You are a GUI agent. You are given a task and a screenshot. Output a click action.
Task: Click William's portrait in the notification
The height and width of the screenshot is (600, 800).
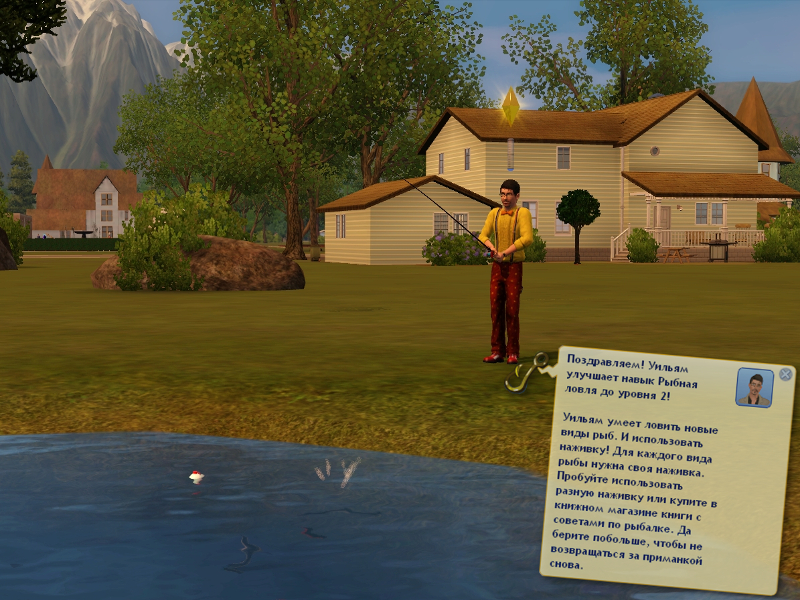(754, 387)
